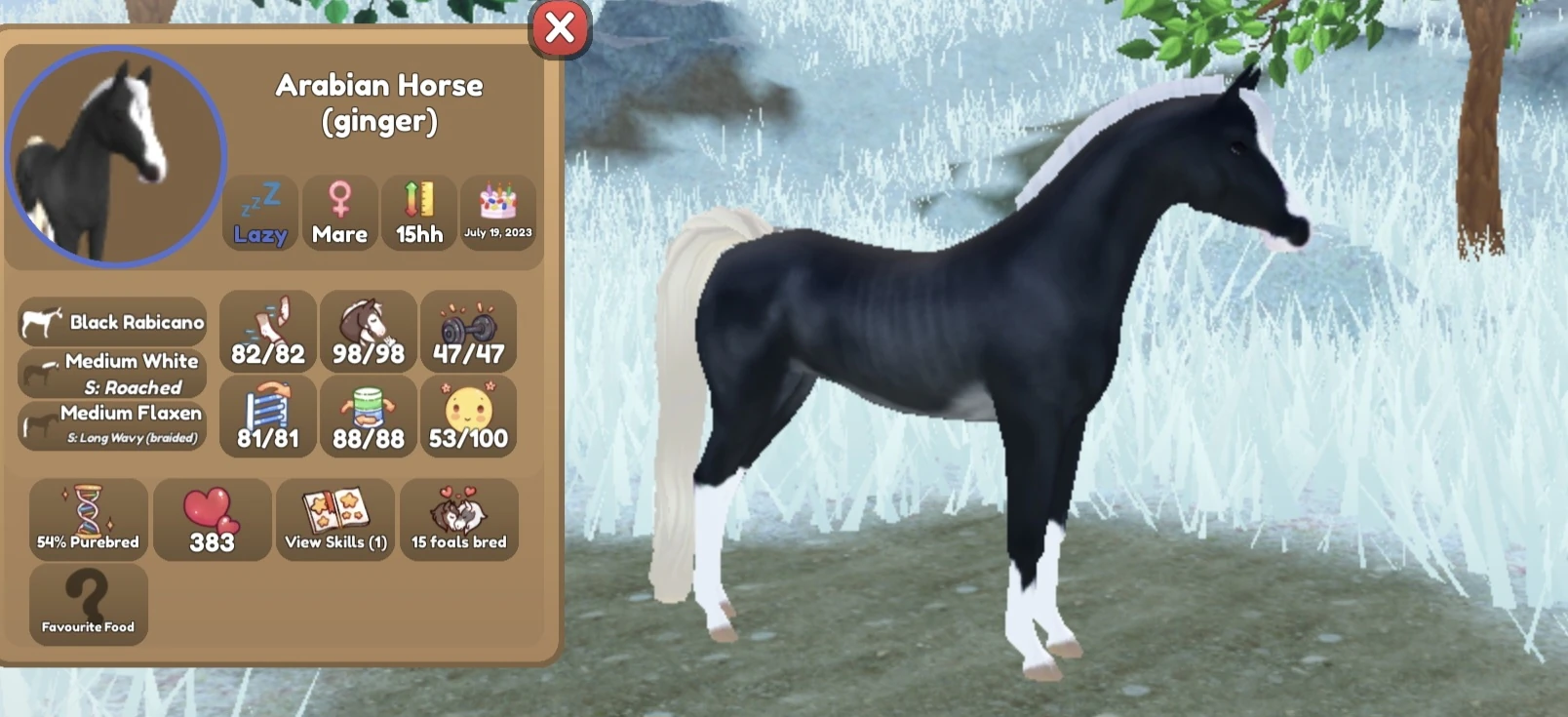
Task: Toggle the Lazy personality badge
Action: coord(260,213)
